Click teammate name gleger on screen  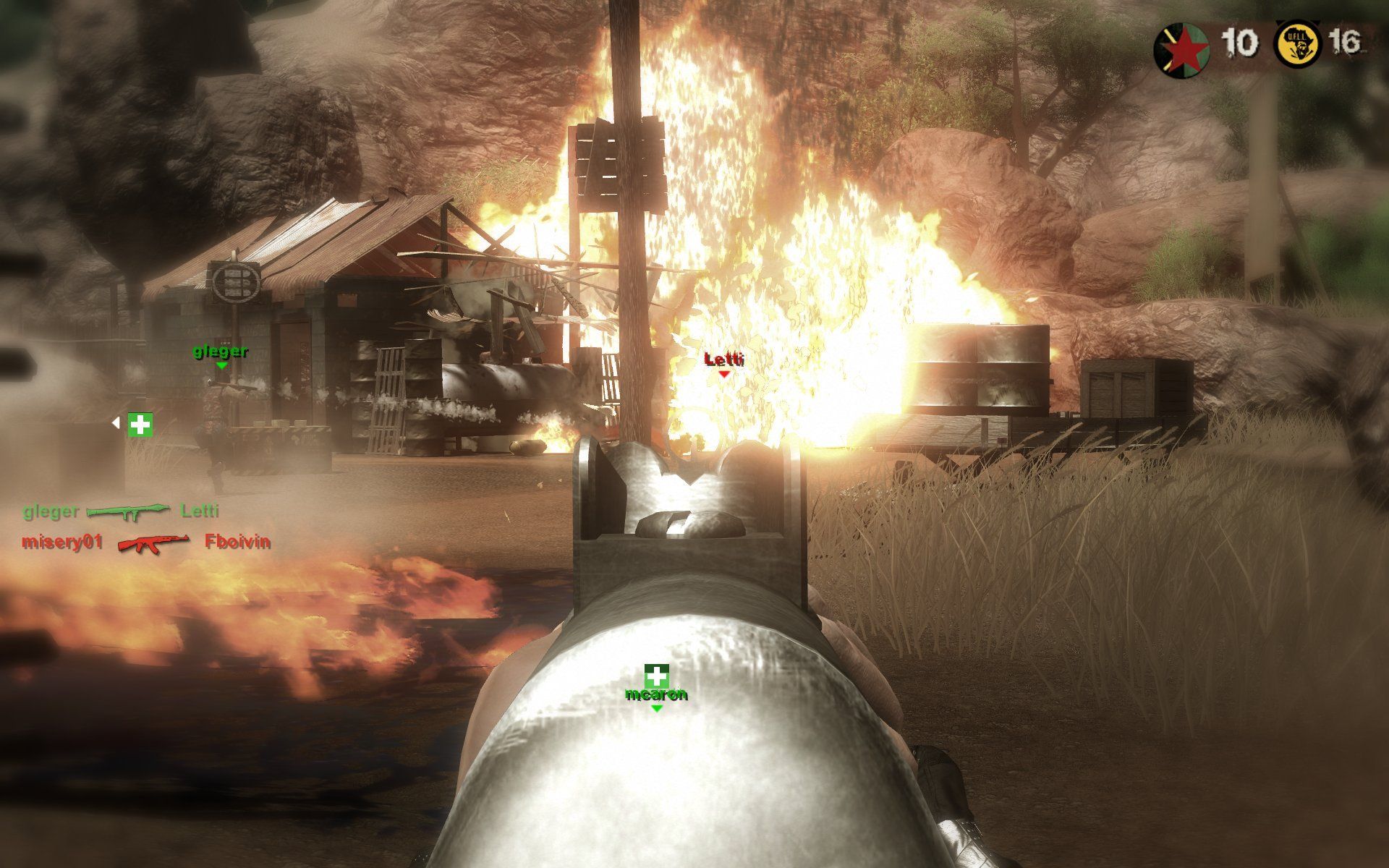tap(219, 353)
